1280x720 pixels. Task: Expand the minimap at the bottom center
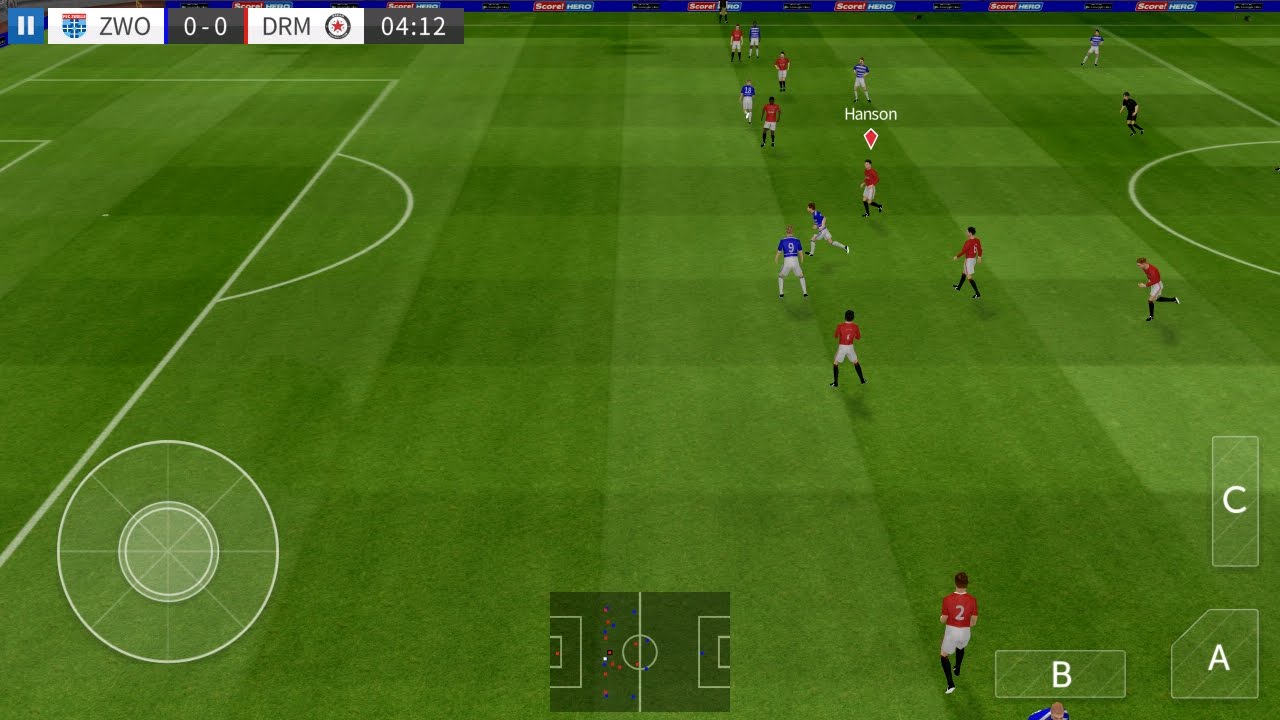coord(640,650)
